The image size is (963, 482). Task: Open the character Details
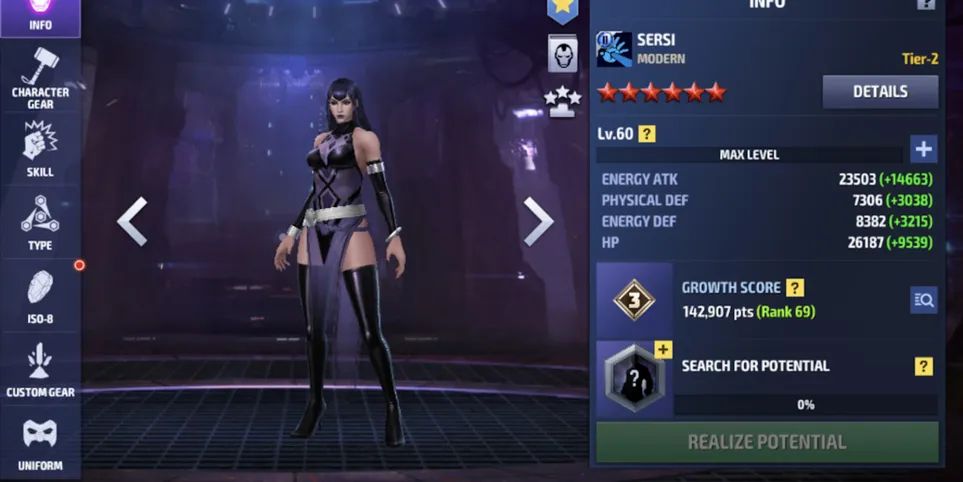[x=880, y=92]
